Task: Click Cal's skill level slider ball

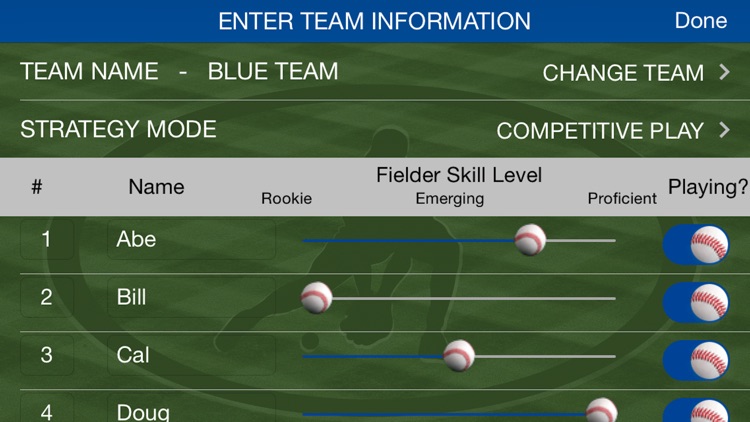Action: pyautogui.click(x=459, y=355)
